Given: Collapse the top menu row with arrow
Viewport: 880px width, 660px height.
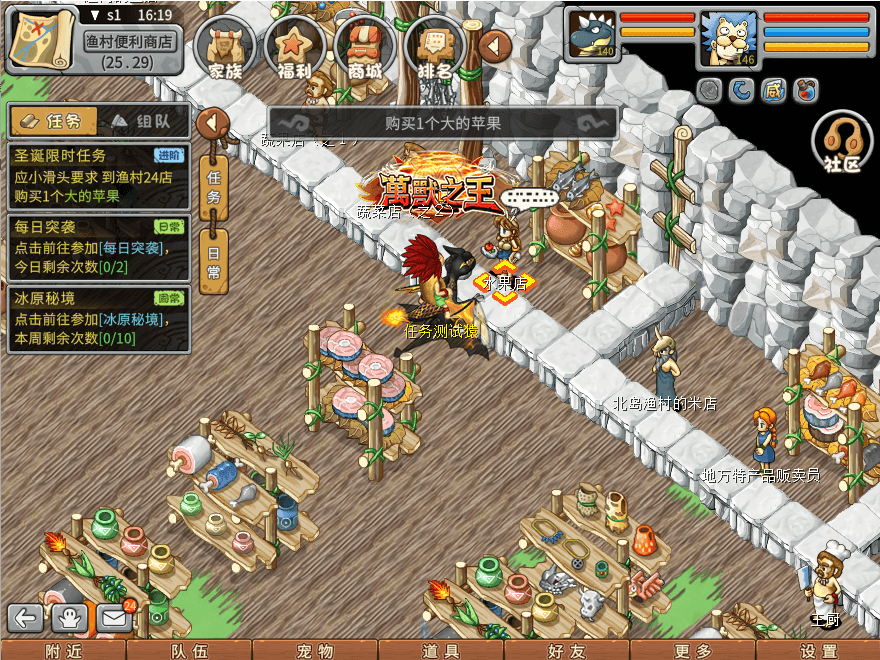Looking at the screenshot, I should 495,45.
